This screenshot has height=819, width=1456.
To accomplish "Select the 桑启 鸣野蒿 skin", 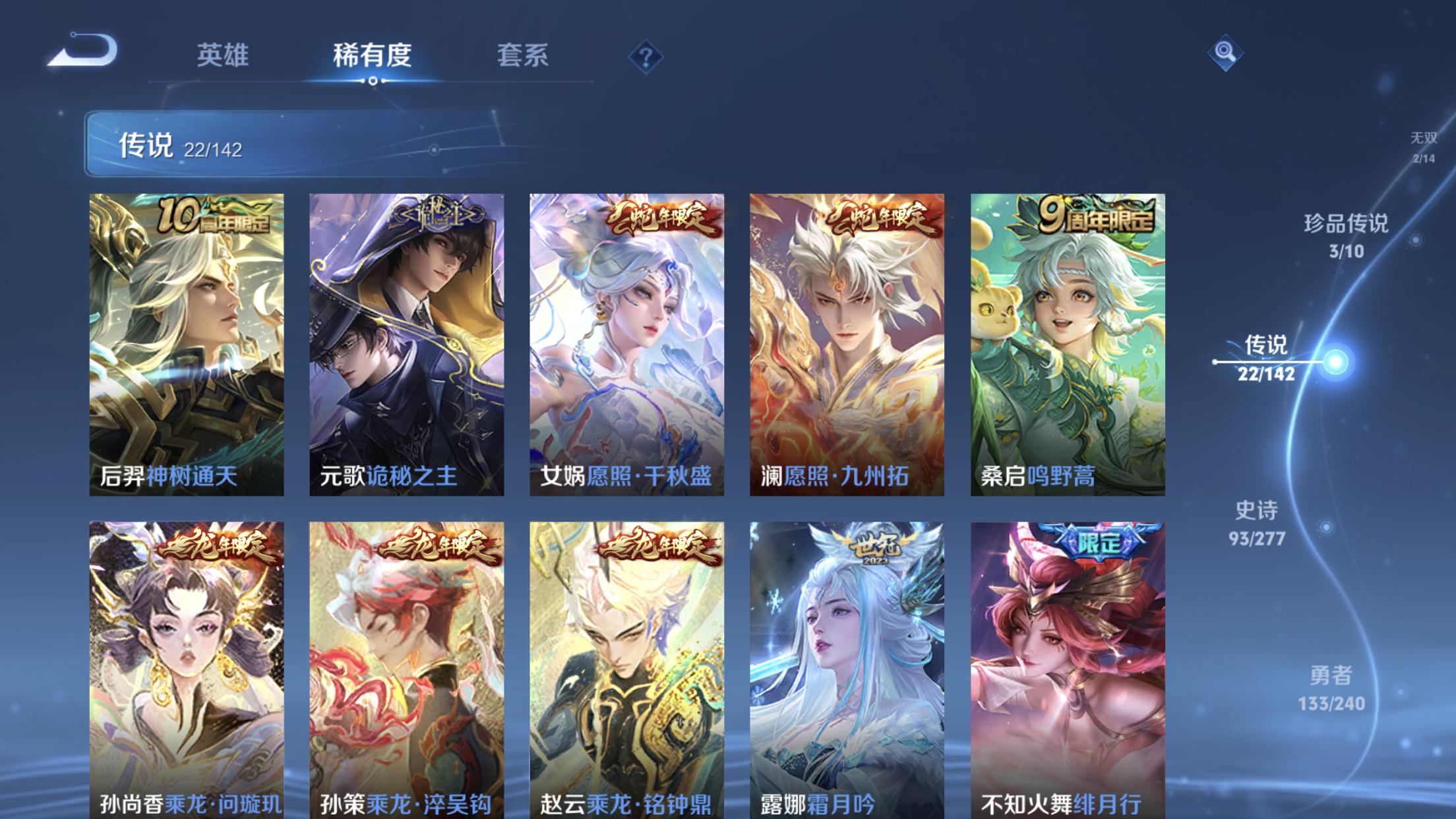I will click(1066, 343).
